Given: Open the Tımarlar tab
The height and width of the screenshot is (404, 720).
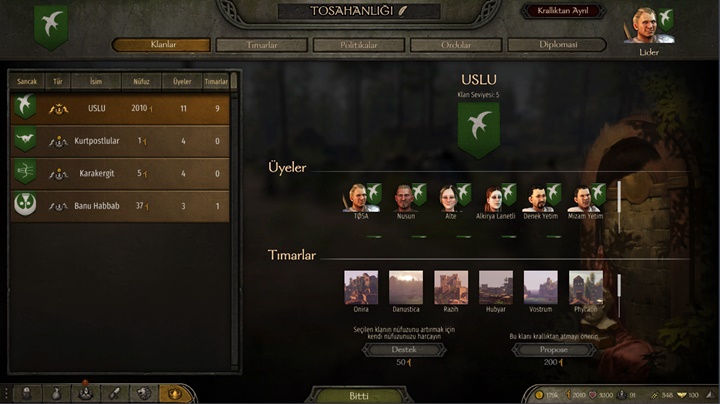Looking at the screenshot, I should (261, 45).
